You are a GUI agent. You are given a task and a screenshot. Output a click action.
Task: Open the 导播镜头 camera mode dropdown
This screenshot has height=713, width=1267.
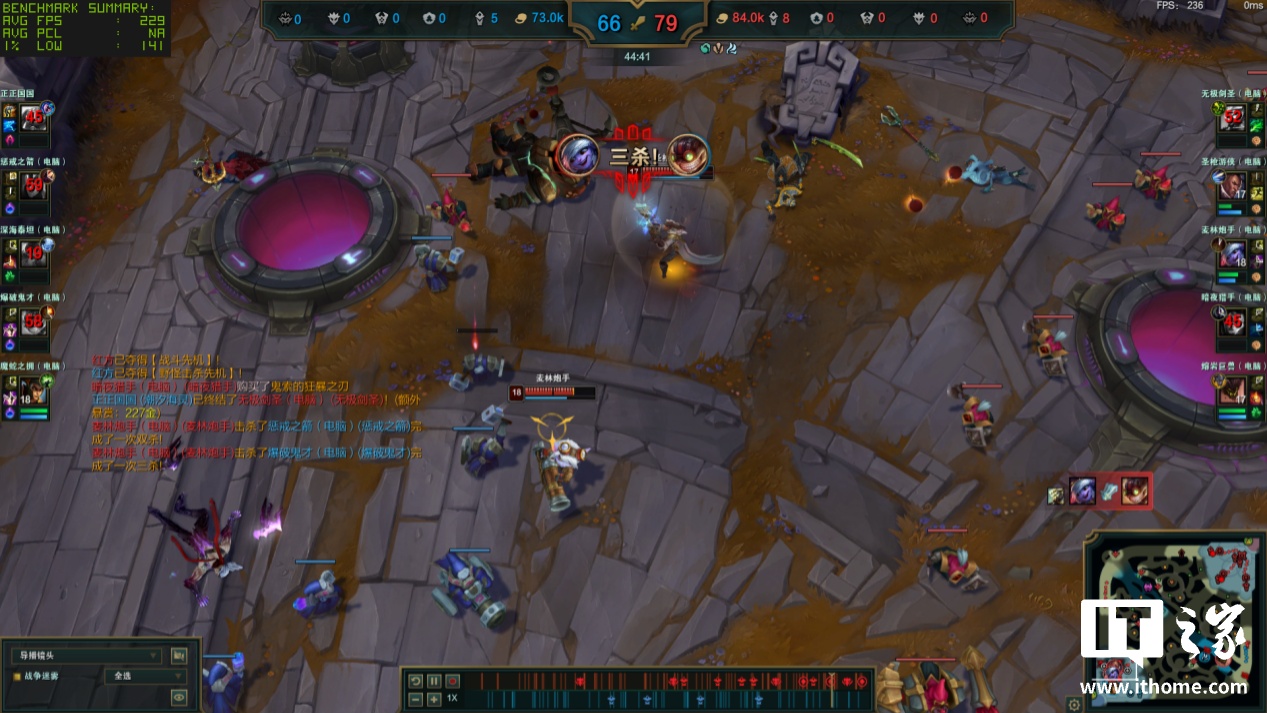click(x=85, y=656)
